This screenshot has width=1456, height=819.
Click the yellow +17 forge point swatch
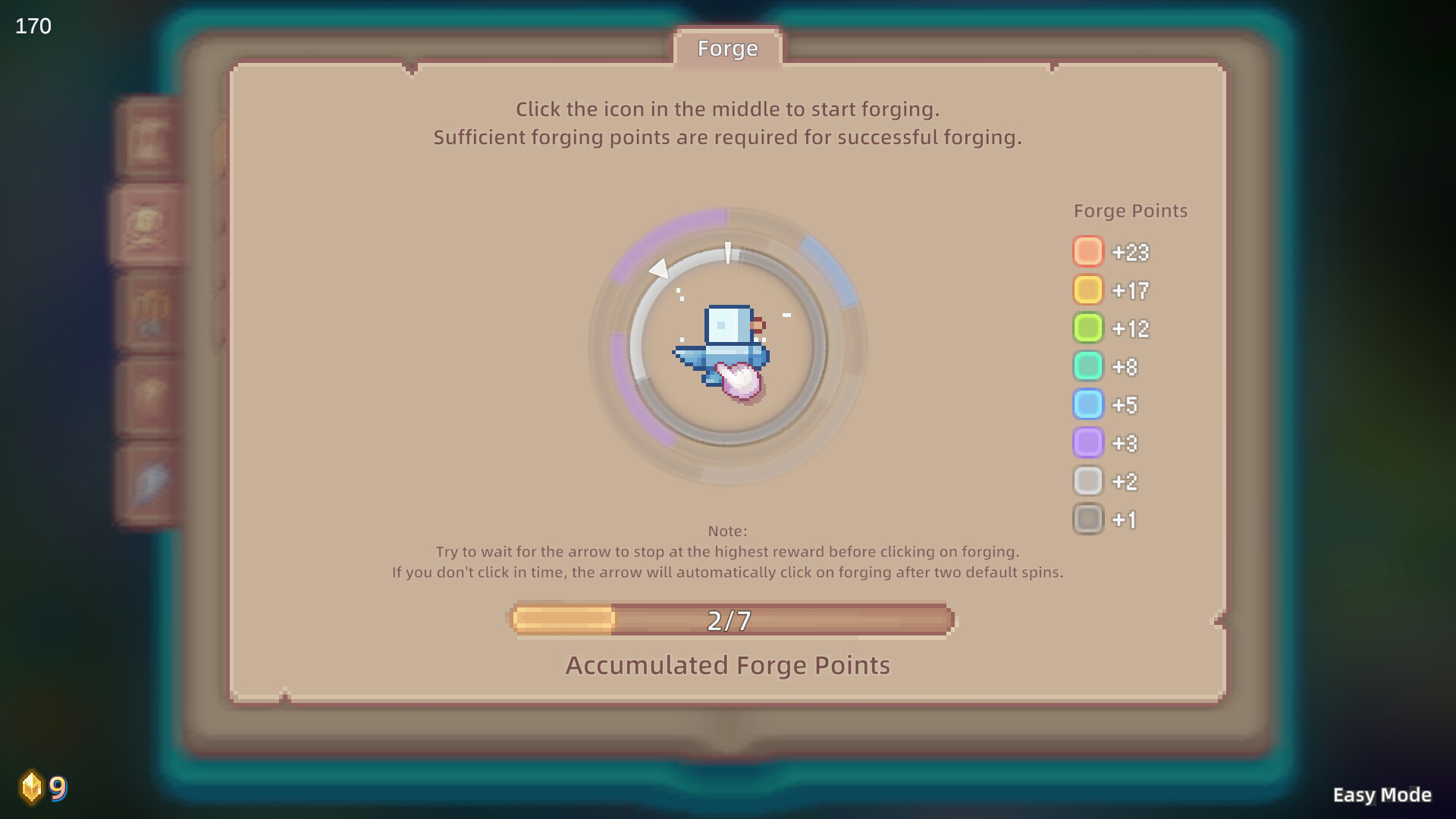[x=1088, y=290]
